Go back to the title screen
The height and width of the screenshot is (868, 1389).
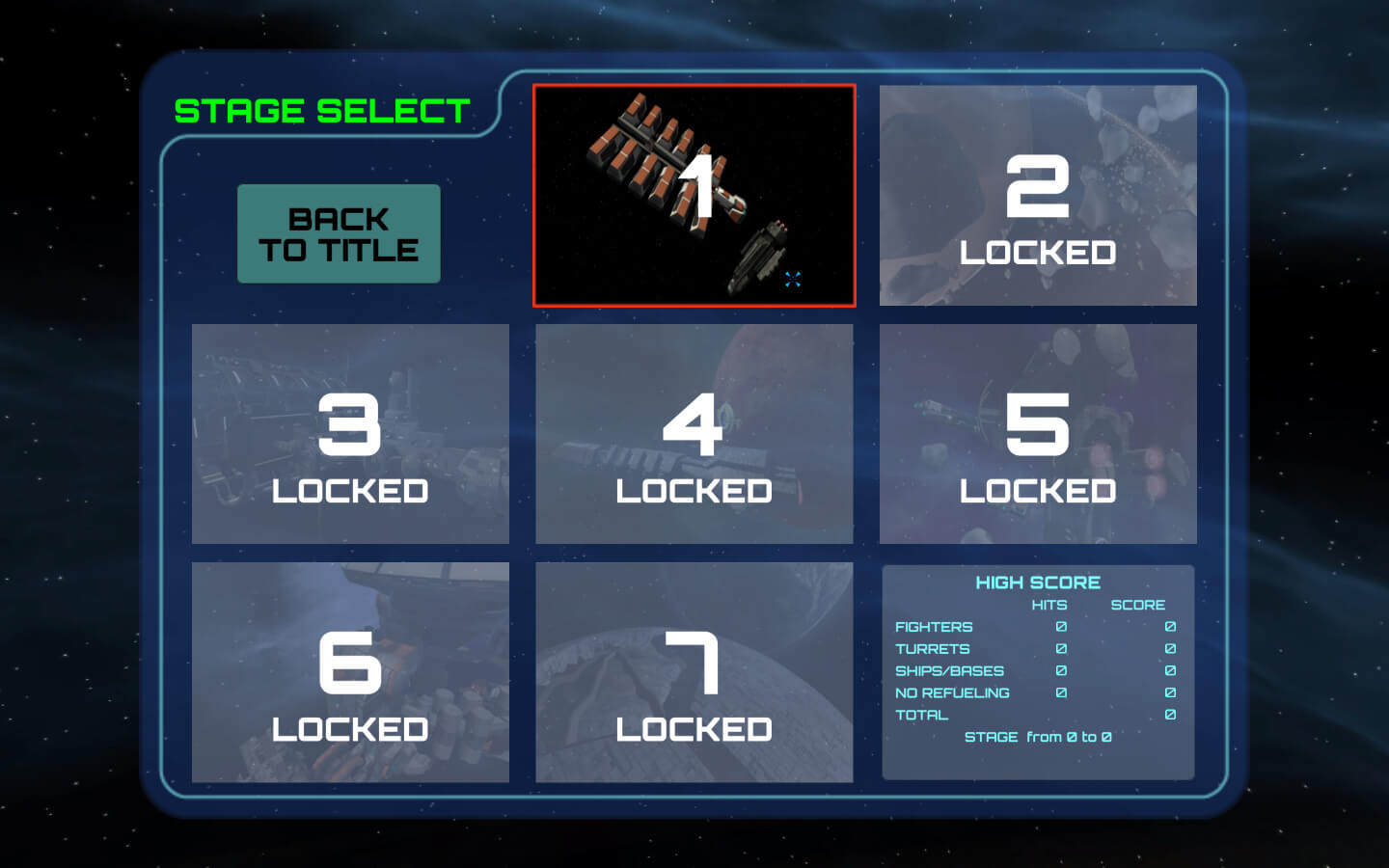[x=339, y=233]
